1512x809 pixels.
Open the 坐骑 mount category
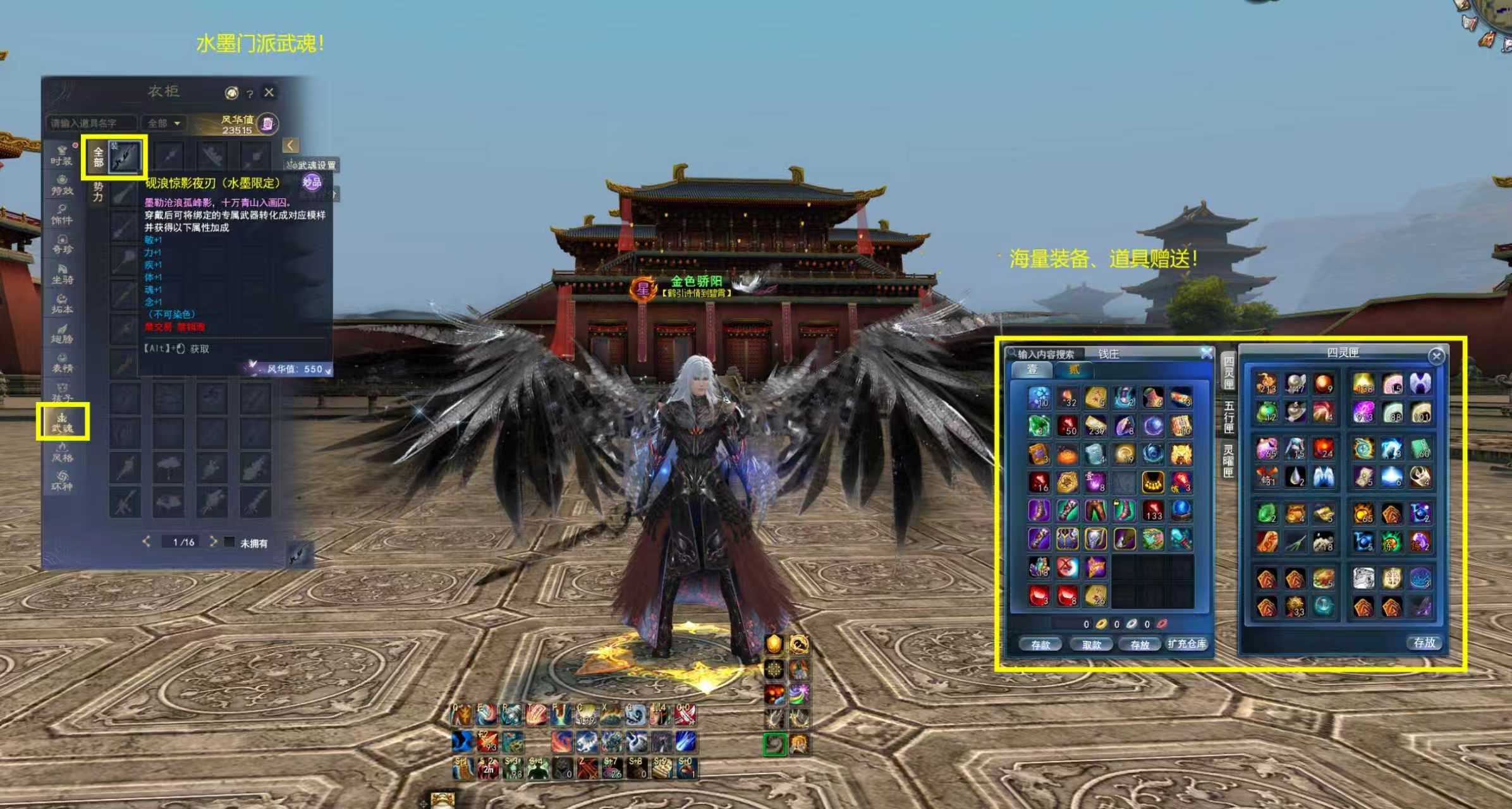(62, 274)
